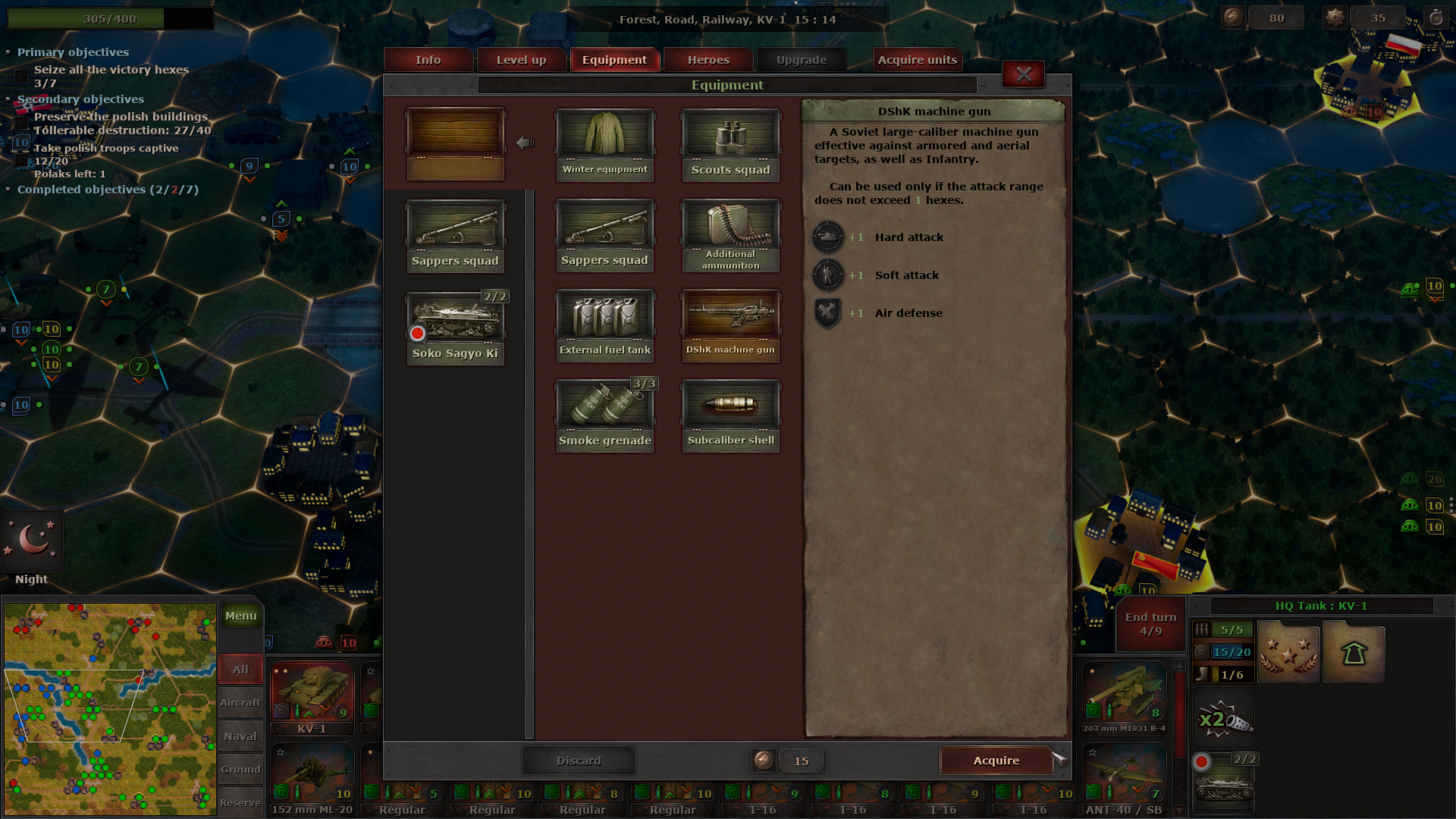
Task: Show only Naval units
Action: point(240,736)
